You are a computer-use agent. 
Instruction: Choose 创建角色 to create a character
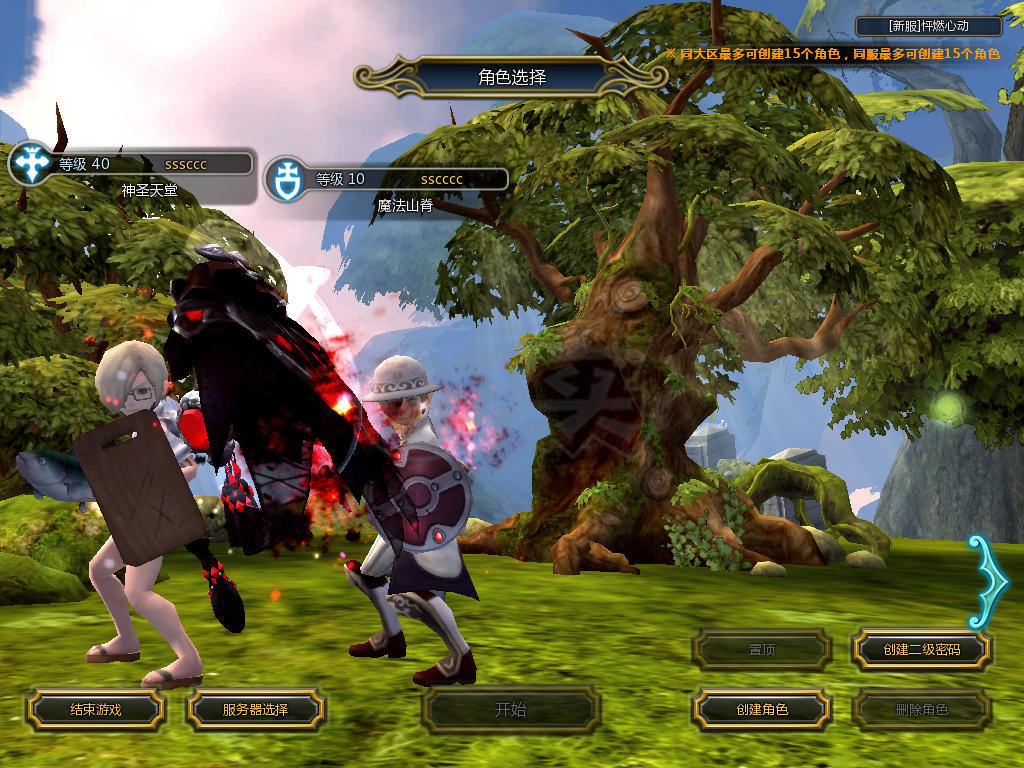(762, 709)
